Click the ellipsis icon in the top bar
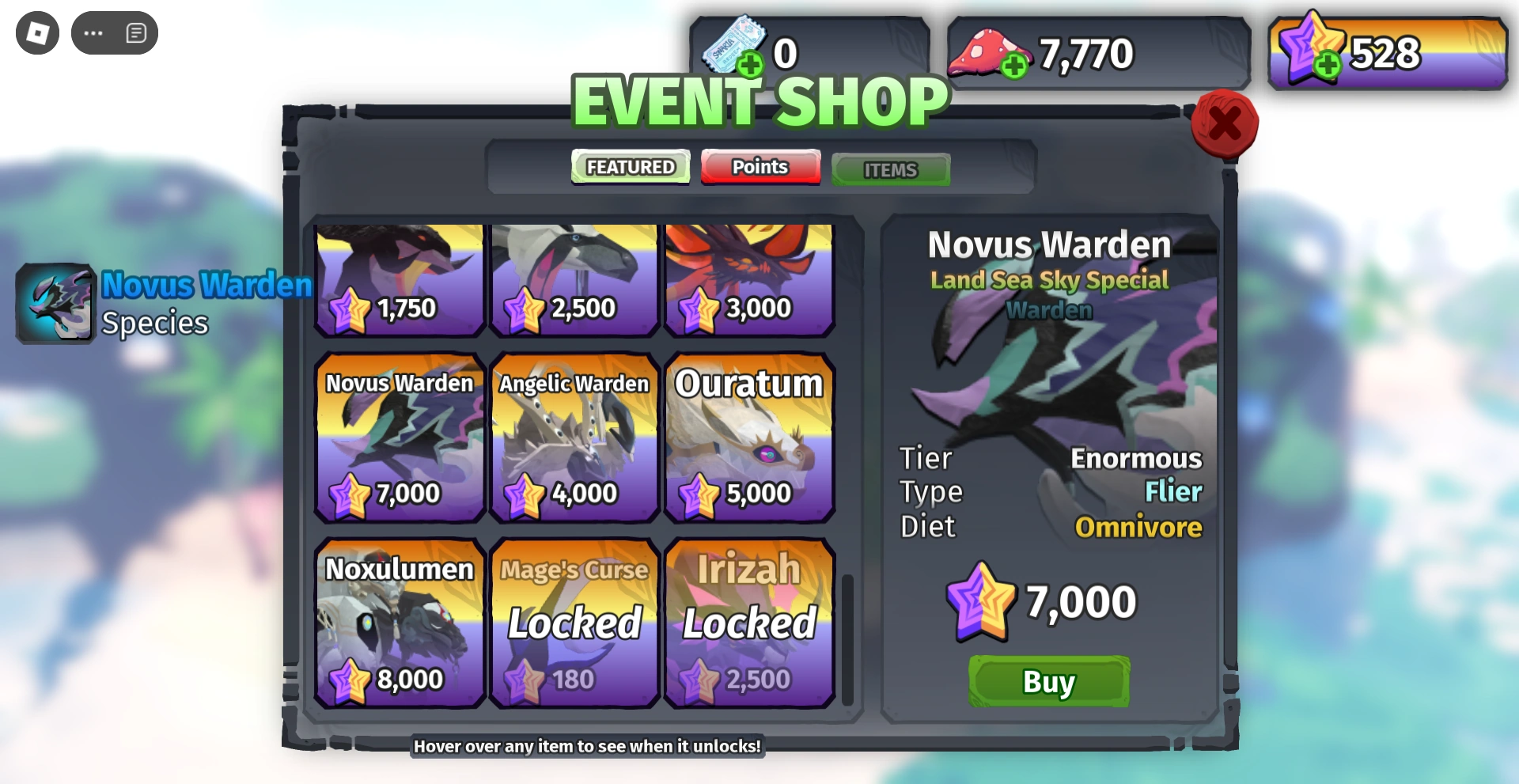This screenshot has width=1519, height=784. point(93,32)
